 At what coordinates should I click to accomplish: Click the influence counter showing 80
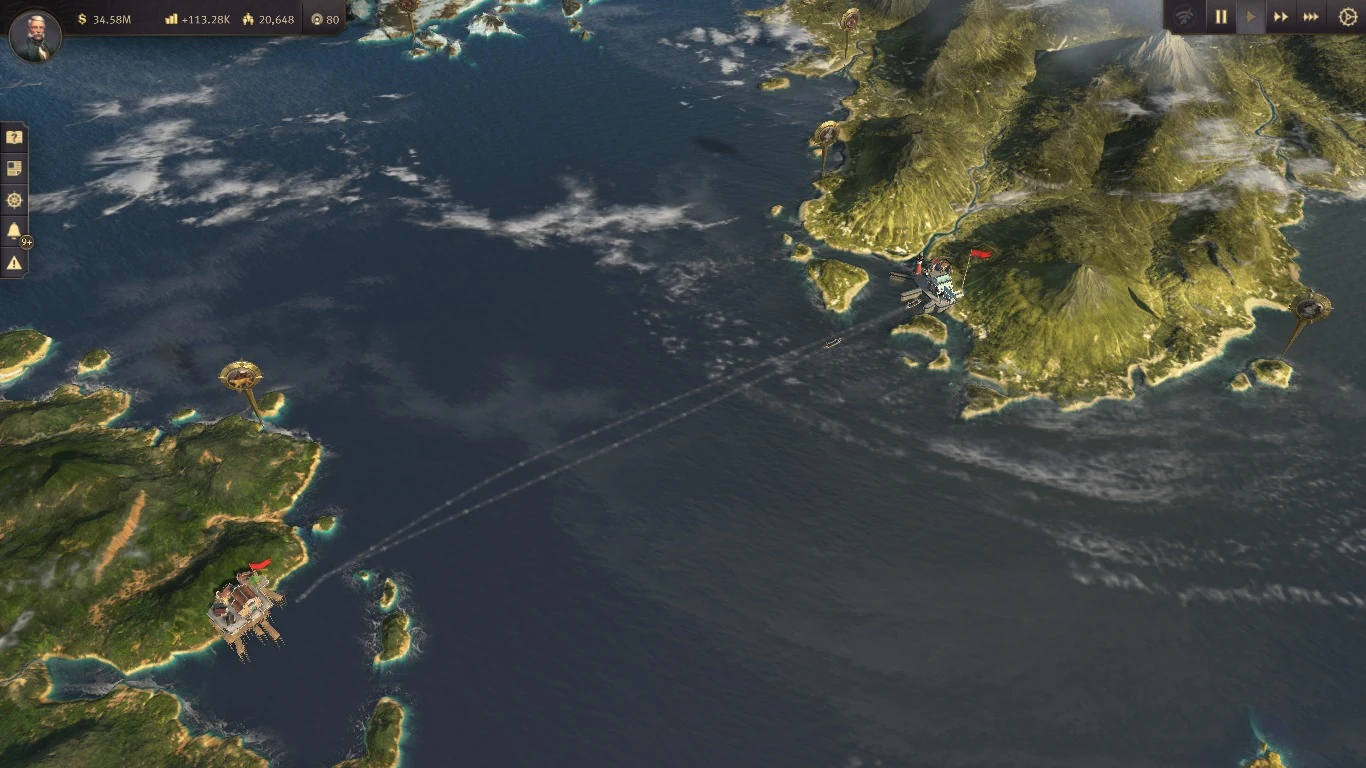(x=318, y=17)
